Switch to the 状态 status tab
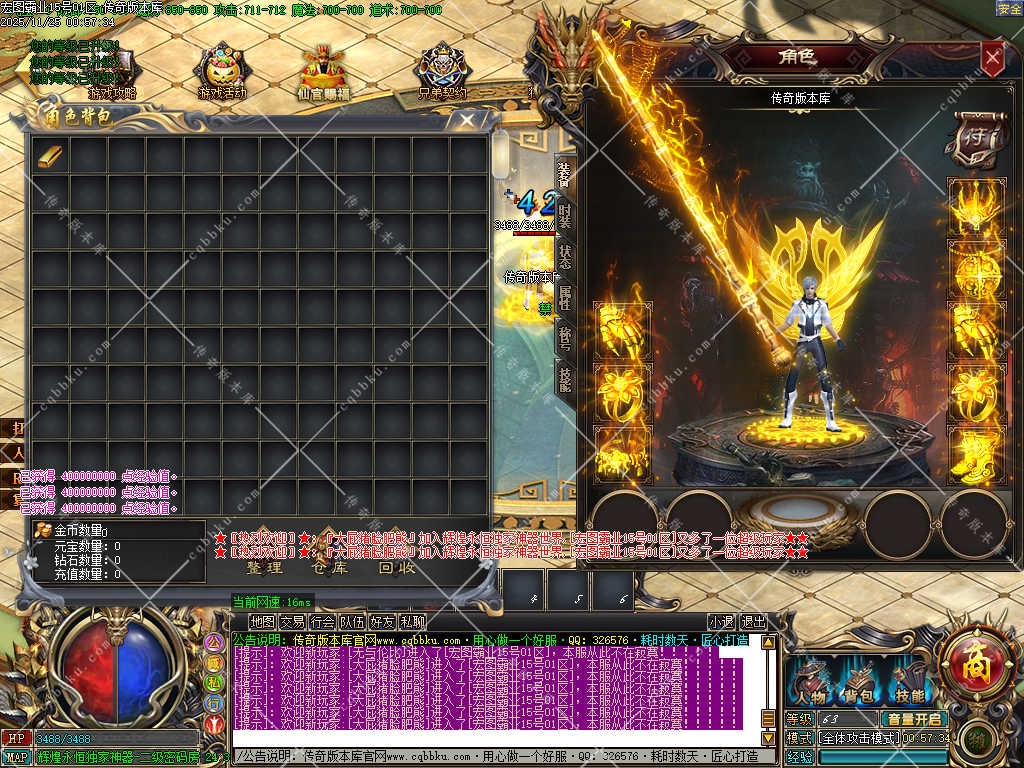1024x768 pixels. 565,254
